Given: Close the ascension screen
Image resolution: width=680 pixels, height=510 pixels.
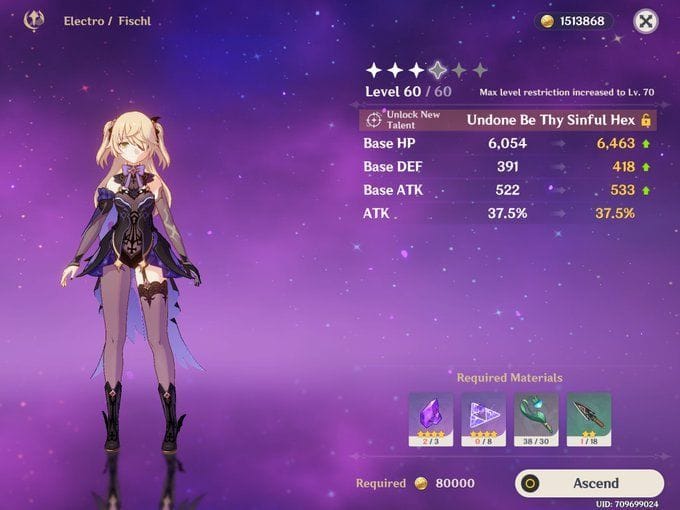Looking at the screenshot, I should (647, 21).
